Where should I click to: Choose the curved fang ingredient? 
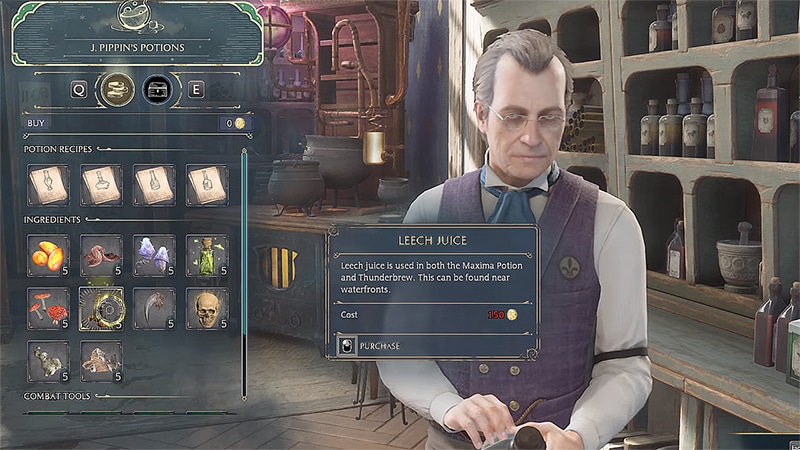click(x=153, y=308)
